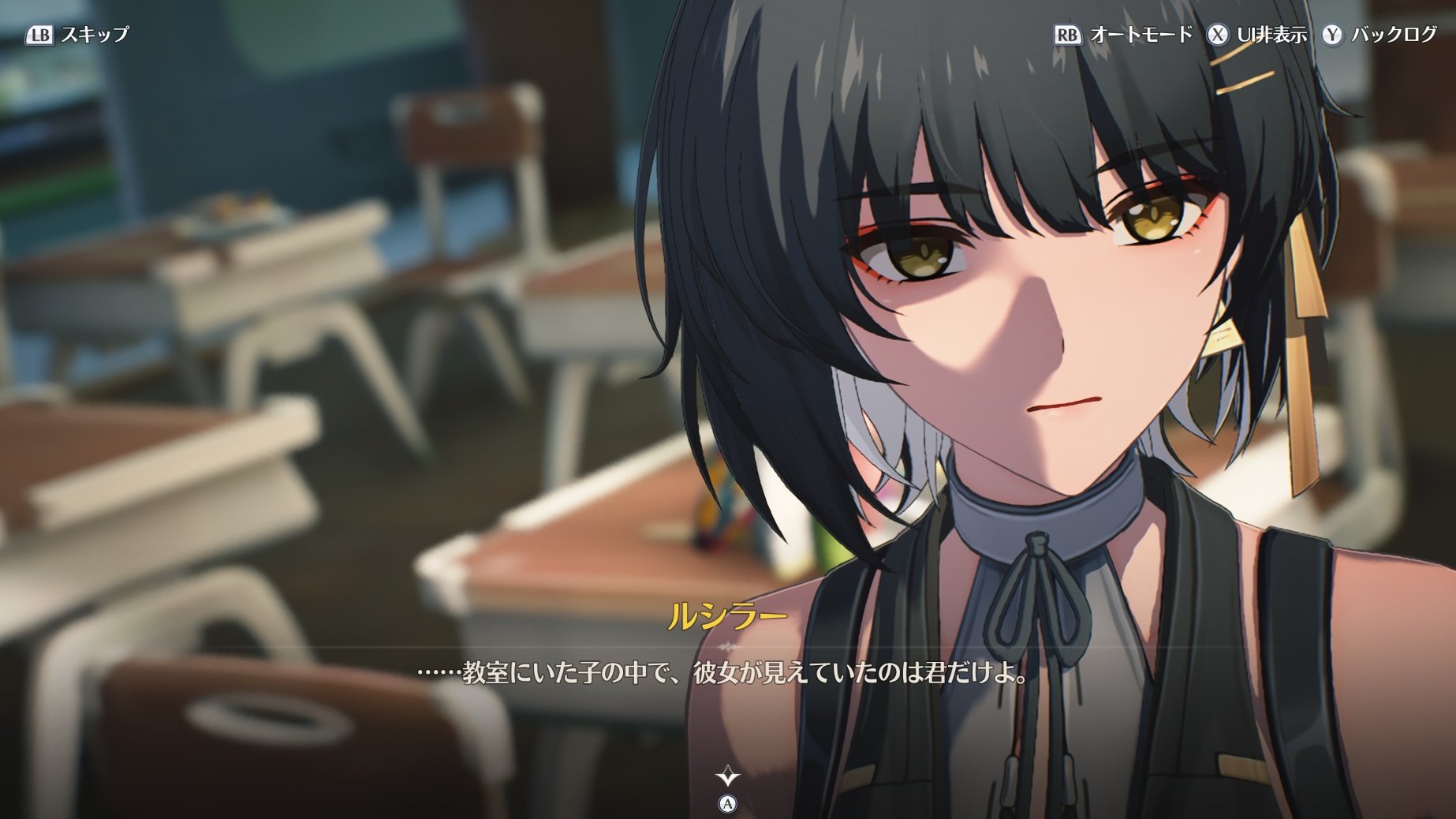Viewport: 1456px width, 819px height.
Task: Skip the dialogue with スキップ
Action: [x=77, y=35]
